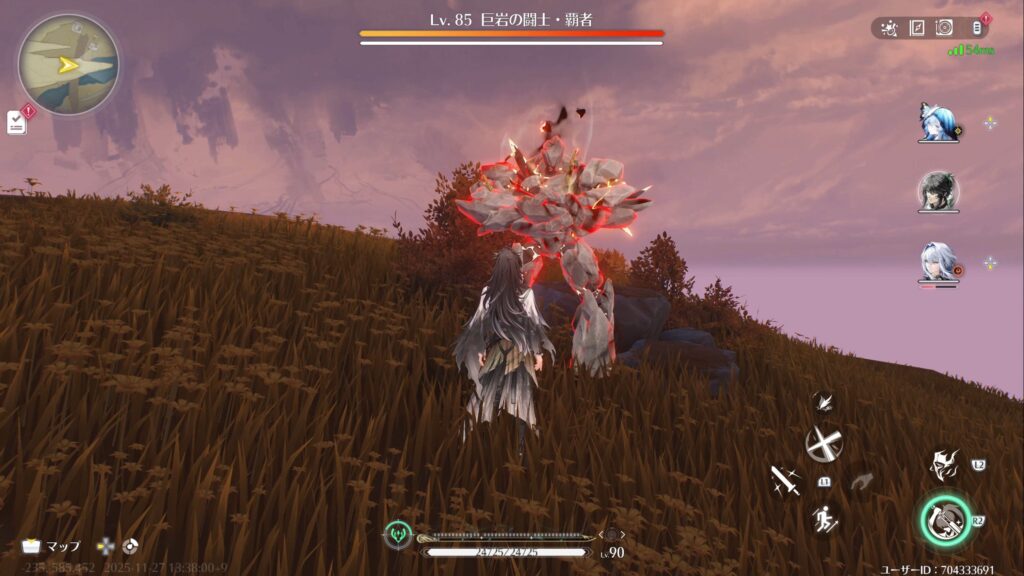Tap the small feather icon above the attack button
The height and width of the screenshot is (576, 1024).
(x=824, y=403)
